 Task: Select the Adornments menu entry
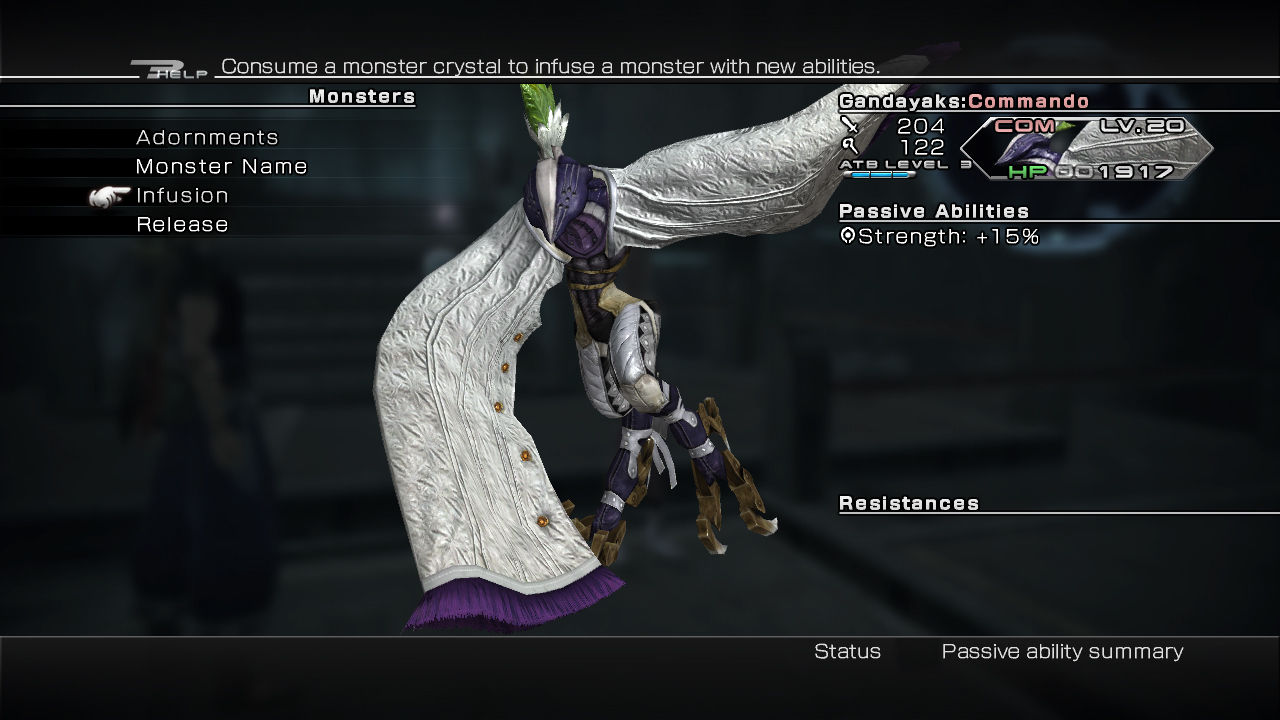[x=207, y=138]
